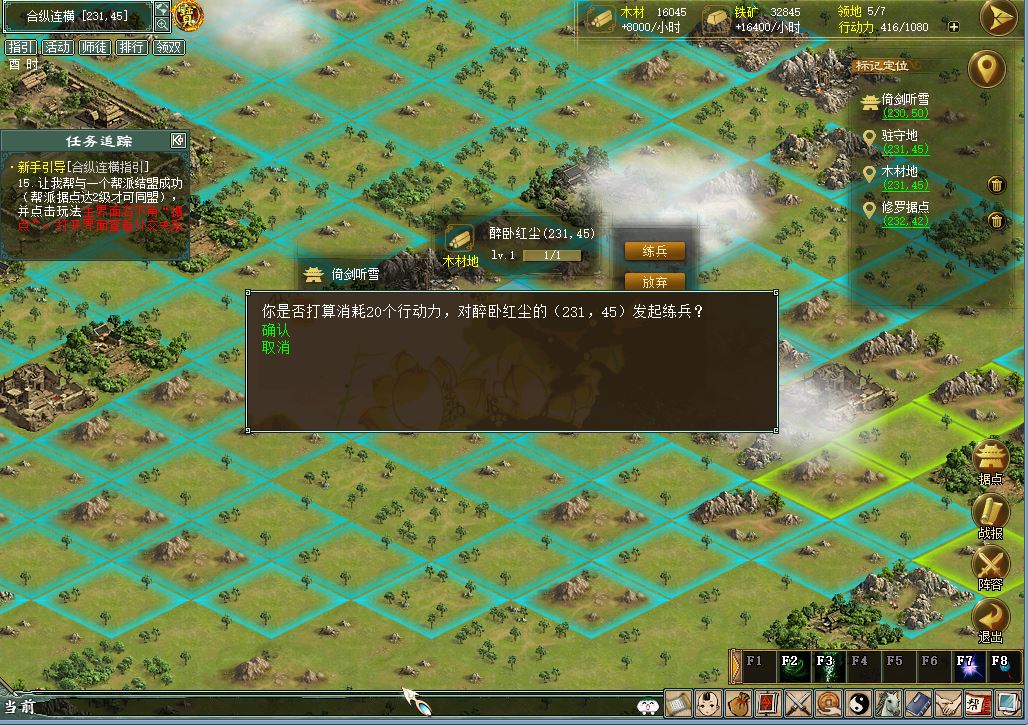View the 战报 battle reports
Screen dimensions: 1028x725
991,515
